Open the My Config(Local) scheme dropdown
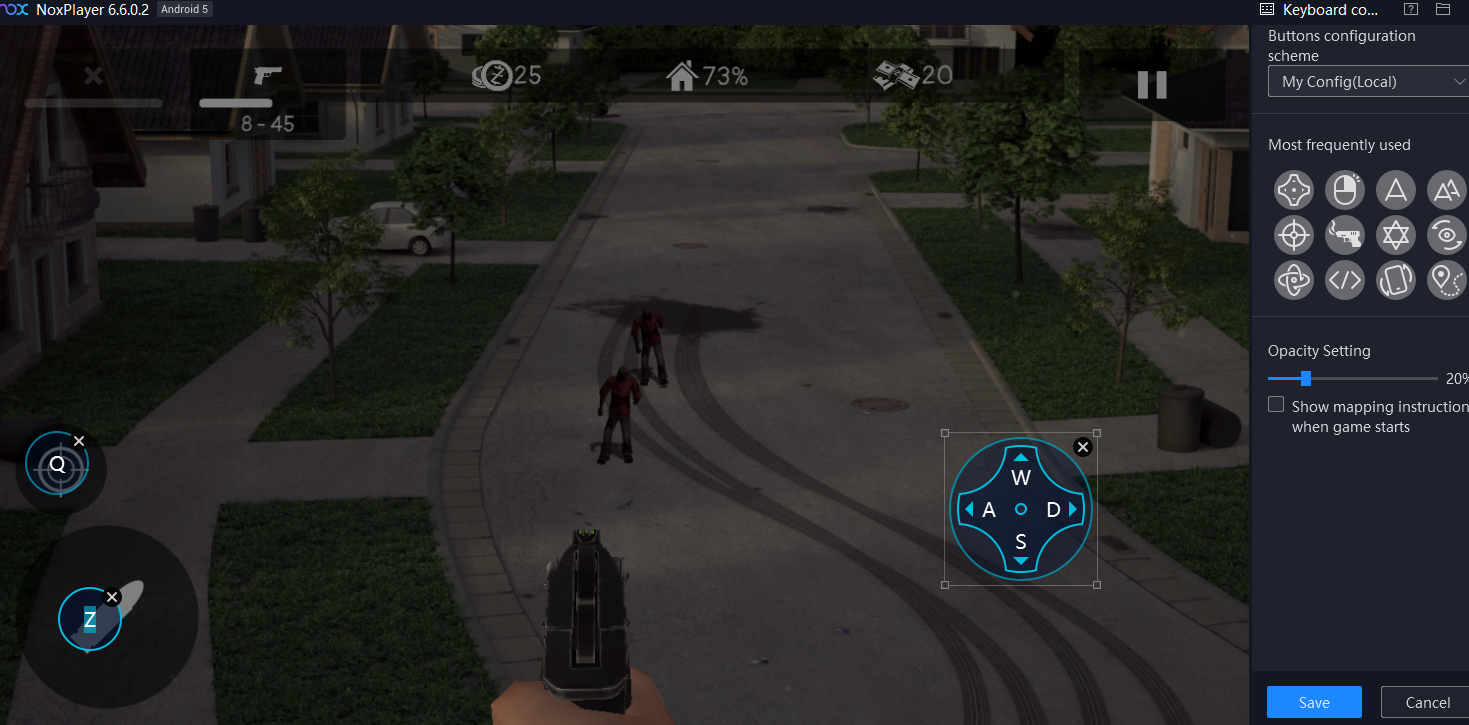Image resolution: width=1469 pixels, height=725 pixels. coord(1367,82)
